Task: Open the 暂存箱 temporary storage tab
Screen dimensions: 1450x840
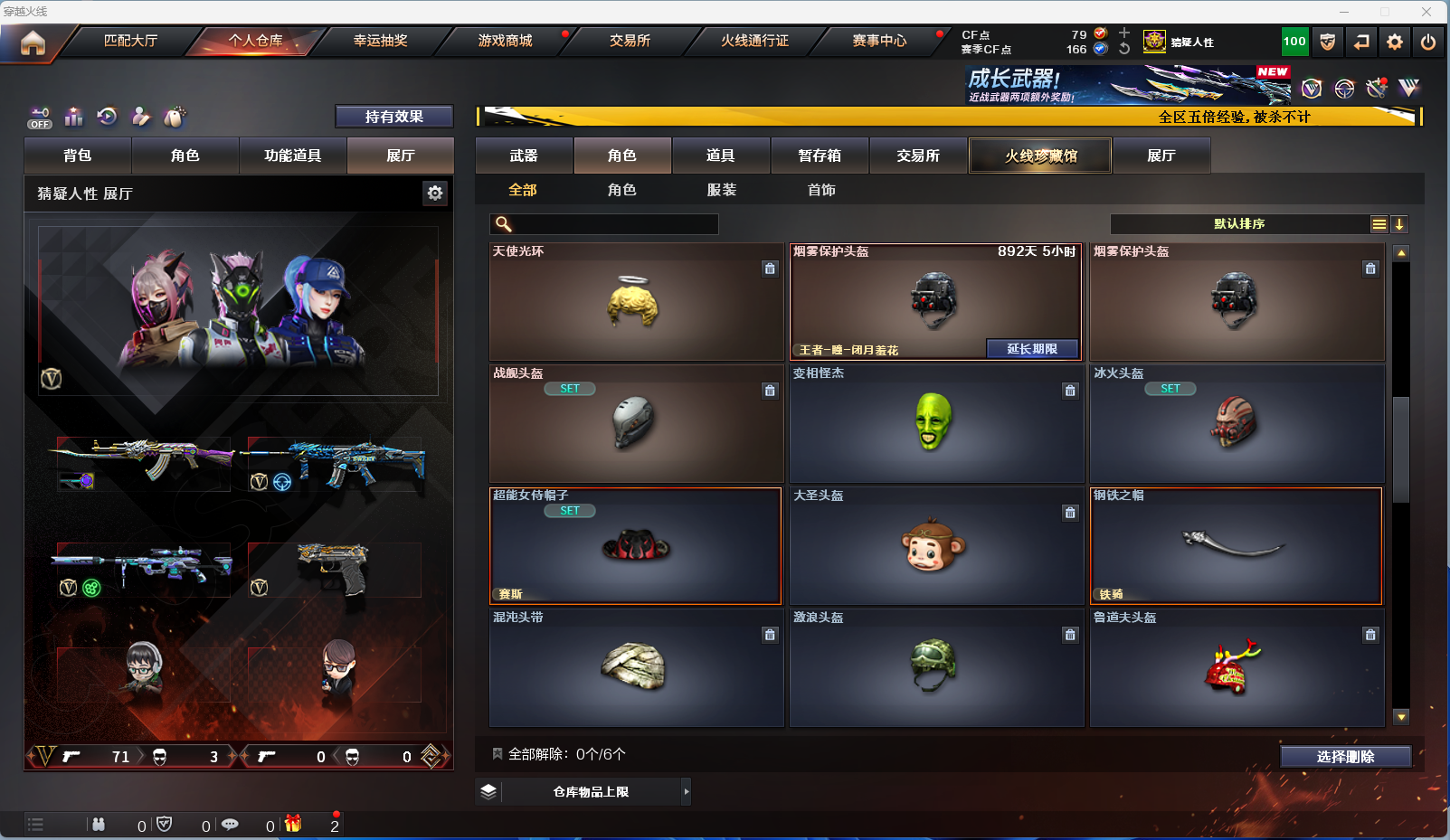Action: 820,156
